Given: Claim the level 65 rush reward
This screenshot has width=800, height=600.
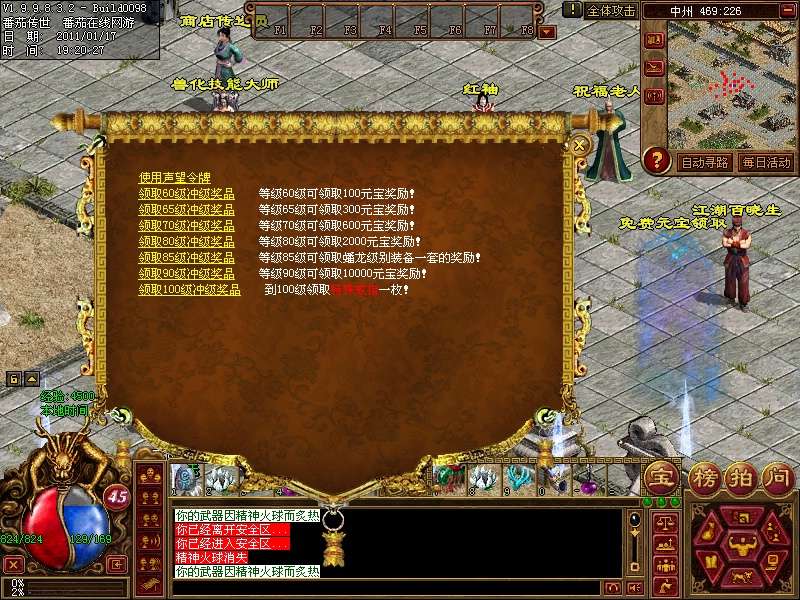Looking at the screenshot, I should coord(186,209).
